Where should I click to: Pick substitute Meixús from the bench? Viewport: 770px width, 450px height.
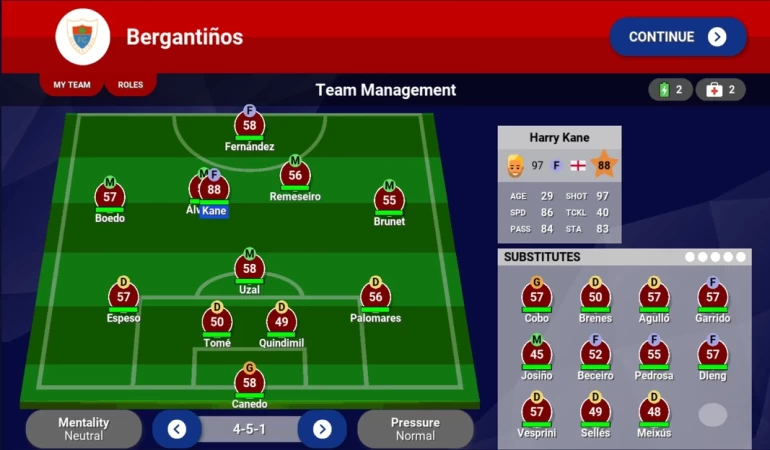(x=654, y=412)
